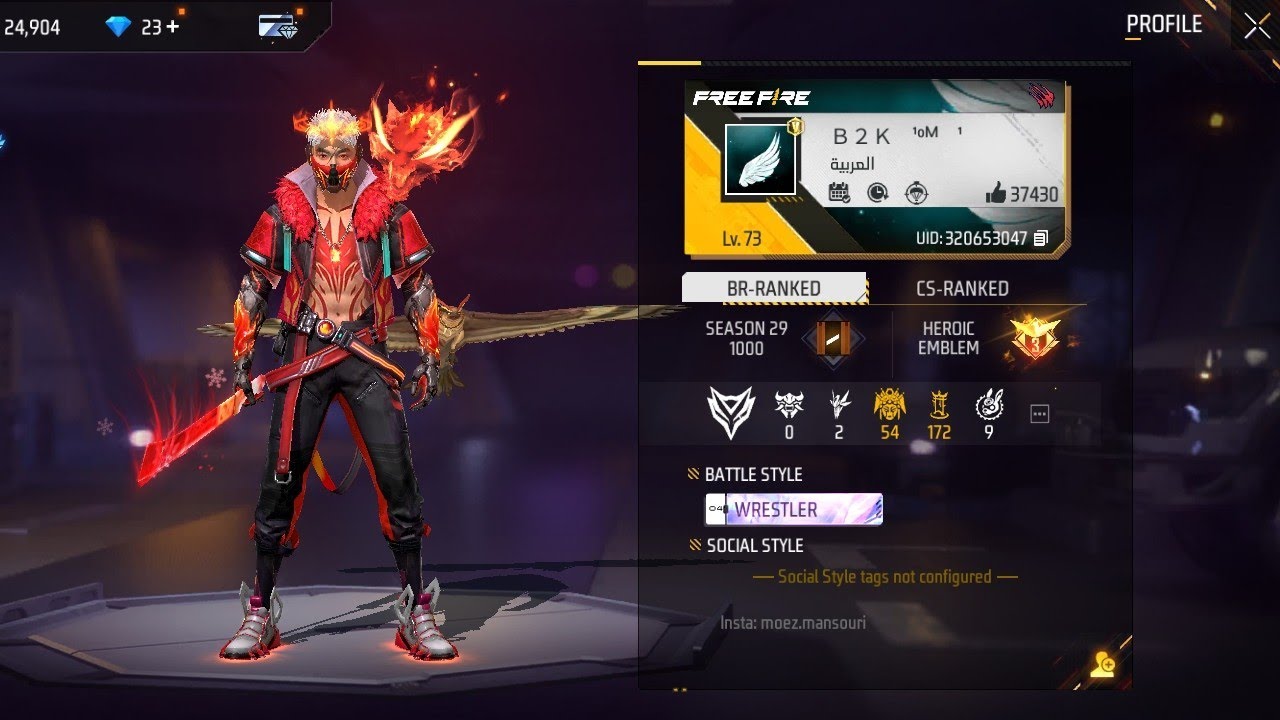The image size is (1280, 720).
Task: Select the BR-RANKED tab
Action: [773, 288]
